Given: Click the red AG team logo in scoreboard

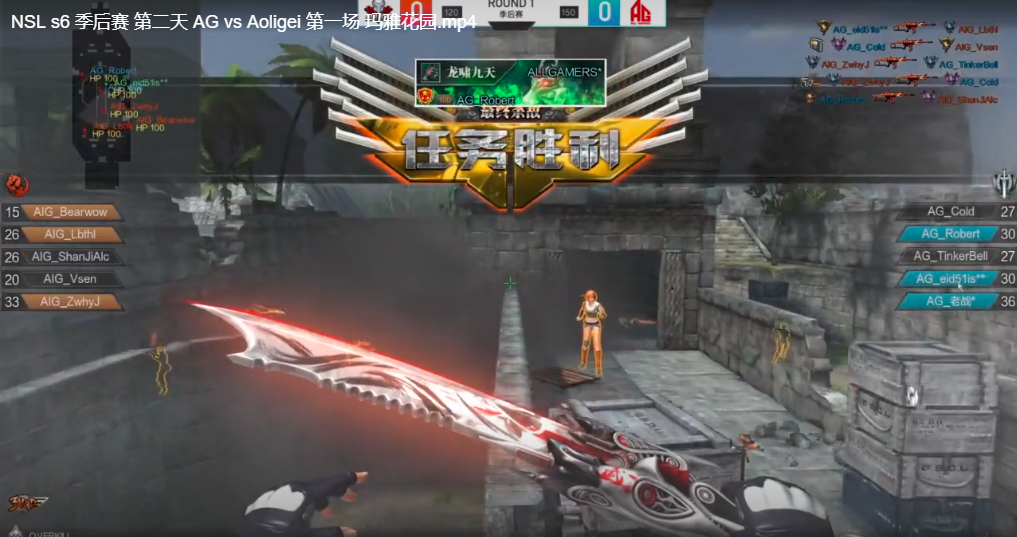Looking at the screenshot, I should click(641, 13).
